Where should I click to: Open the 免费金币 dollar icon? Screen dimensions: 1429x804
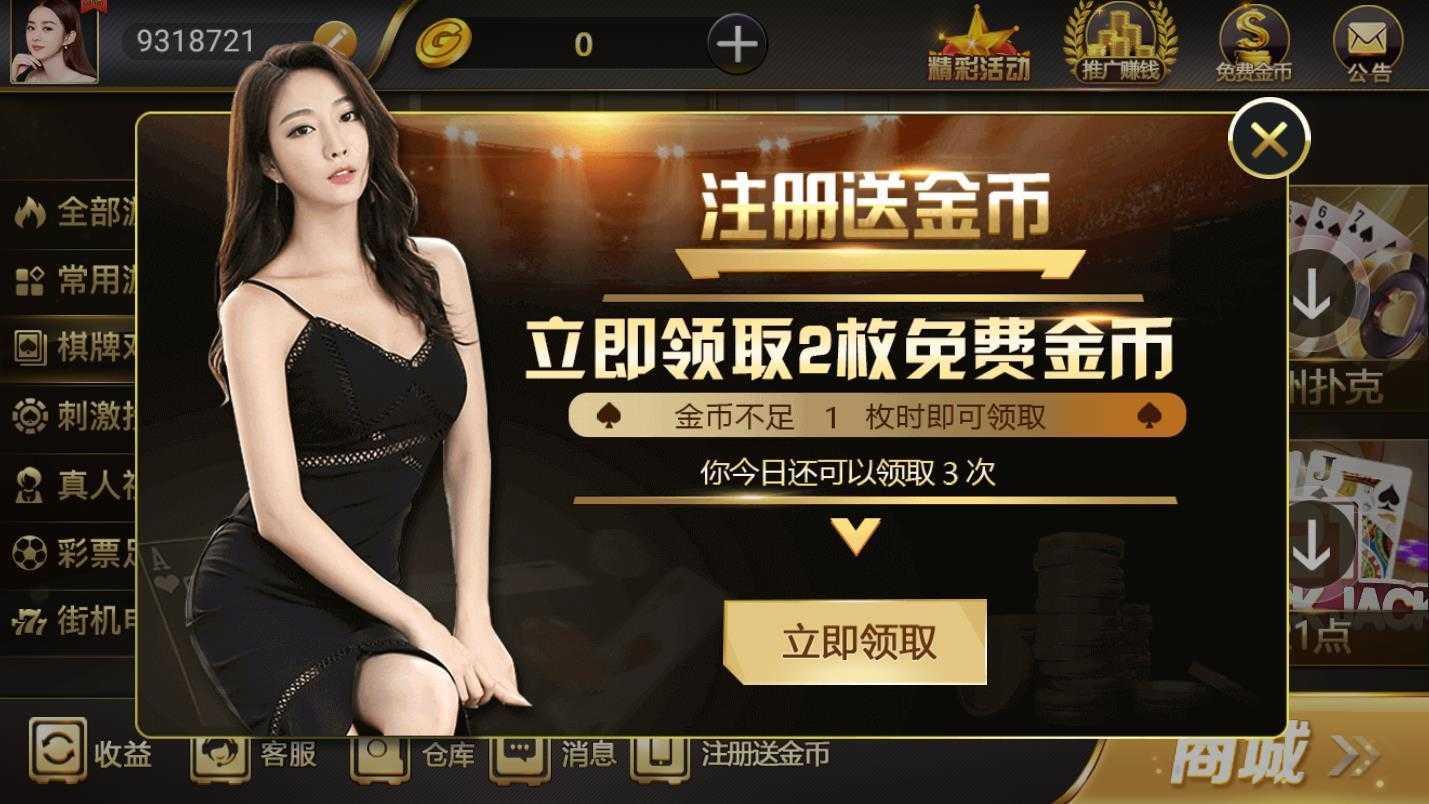tap(1254, 38)
